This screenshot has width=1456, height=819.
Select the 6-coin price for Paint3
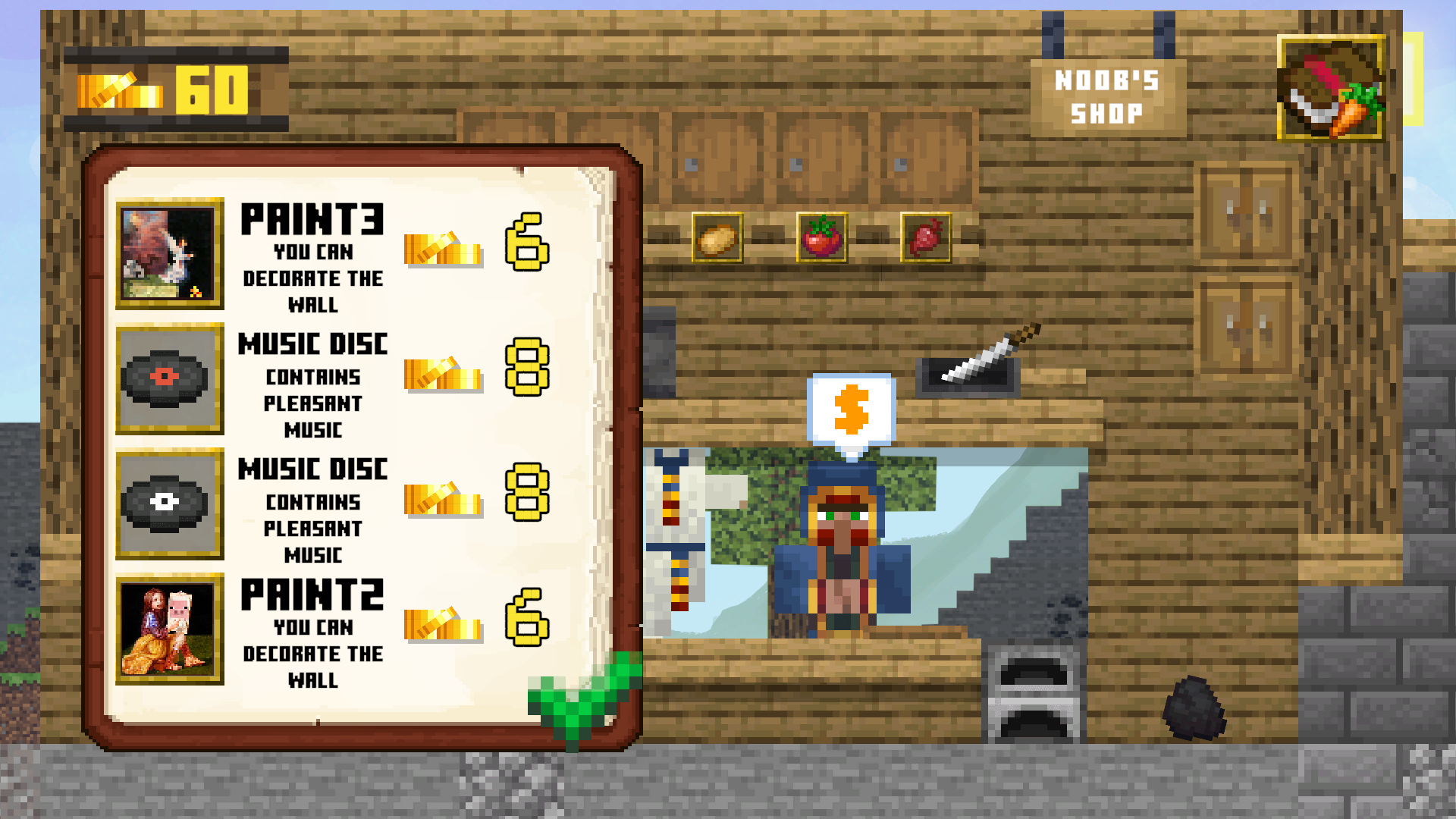pos(531,246)
